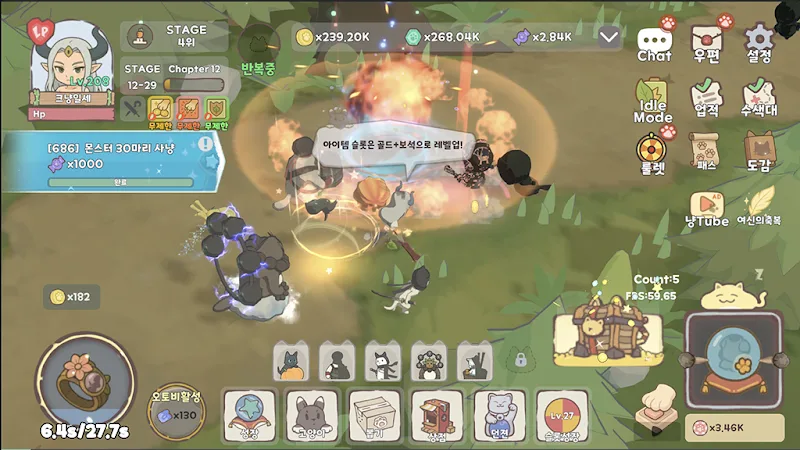The image size is (800, 450).
Task: Open the Chat window
Action: (655, 43)
